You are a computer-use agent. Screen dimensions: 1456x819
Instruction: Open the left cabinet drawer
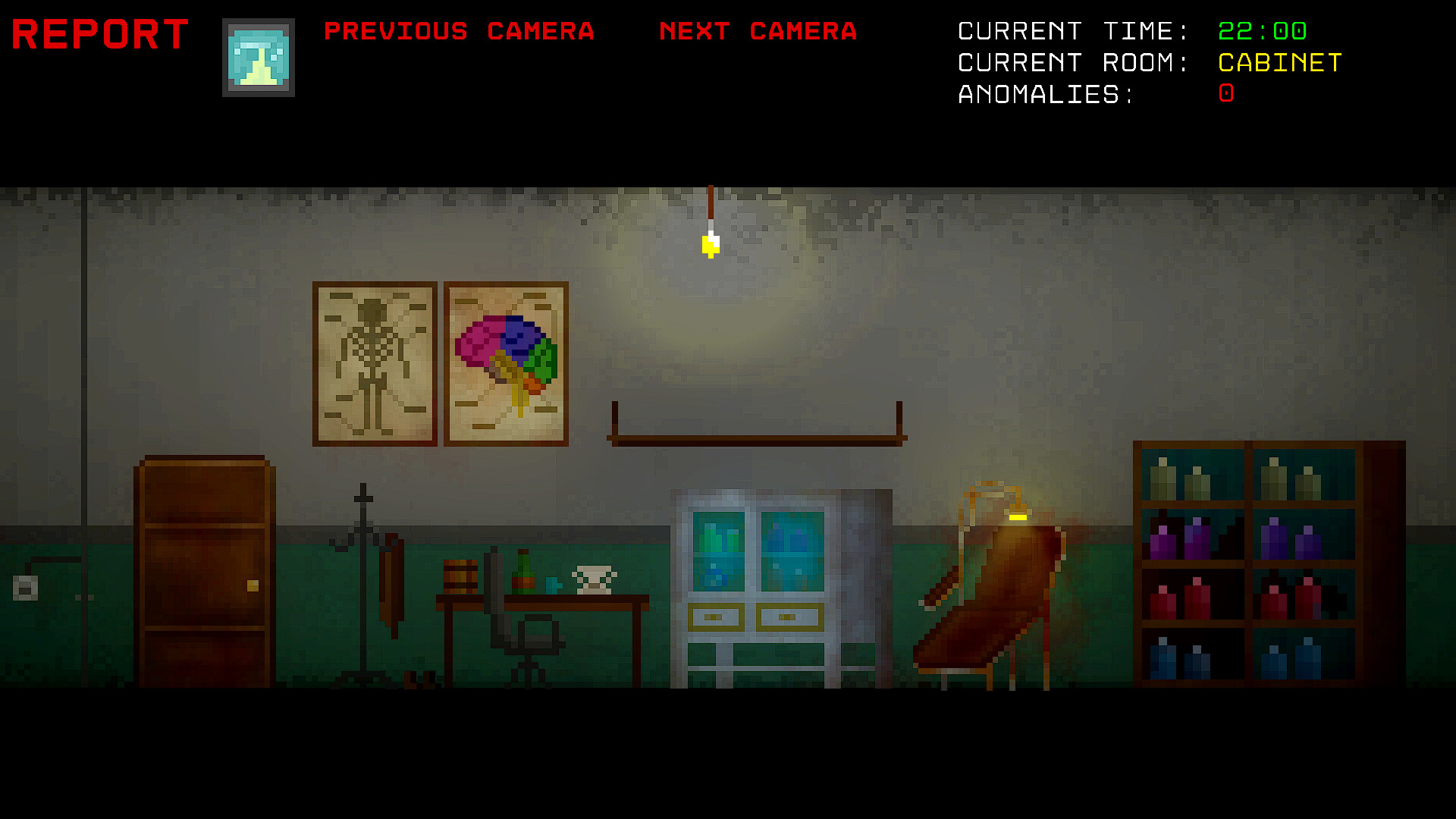(x=717, y=618)
